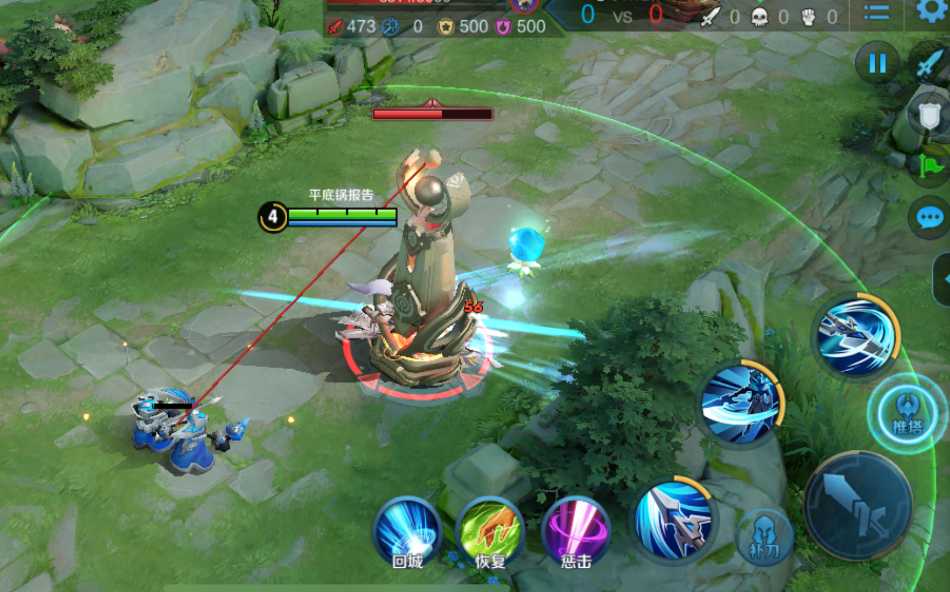Use the 恢复 heal spell

pyautogui.click(x=490, y=530)
